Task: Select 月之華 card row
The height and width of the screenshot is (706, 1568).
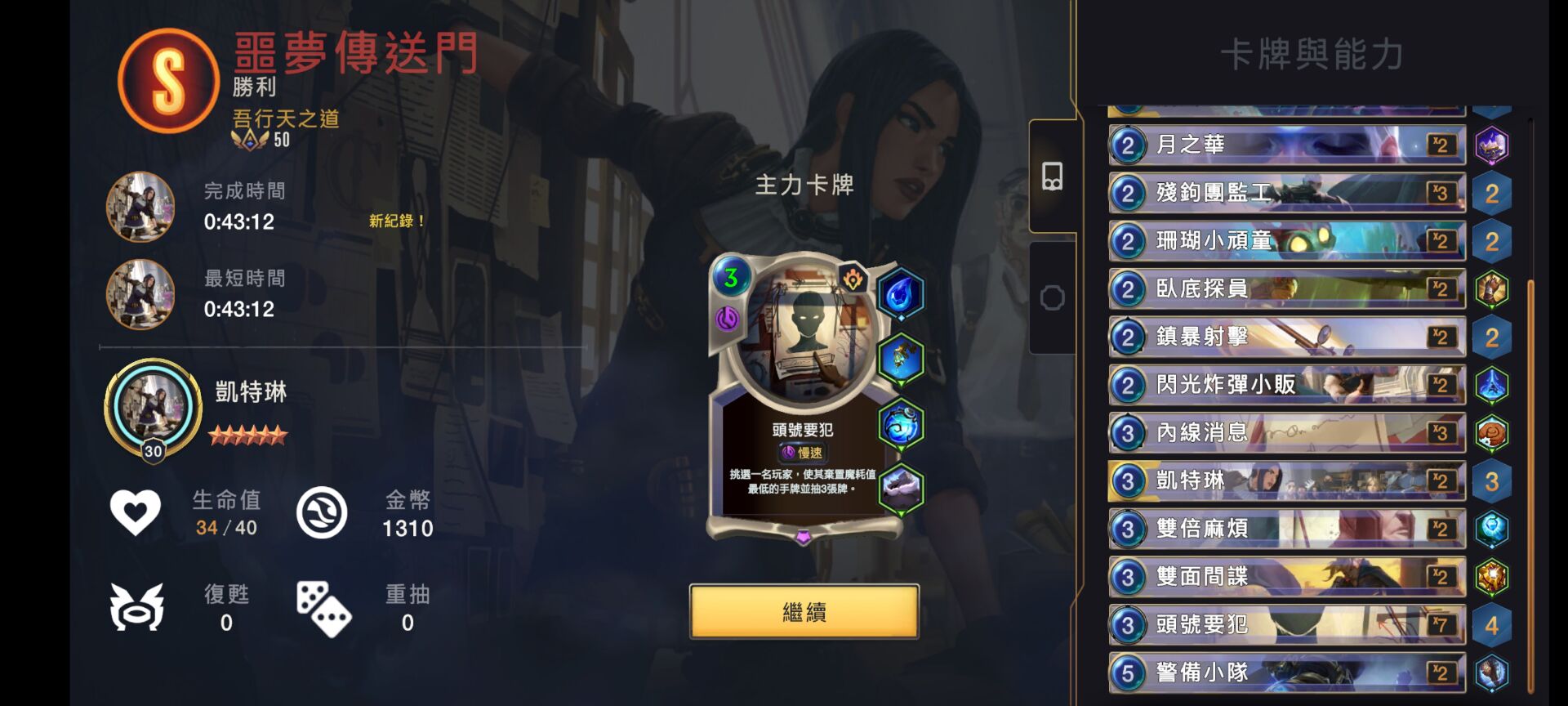Action: tap(1286, 145)
